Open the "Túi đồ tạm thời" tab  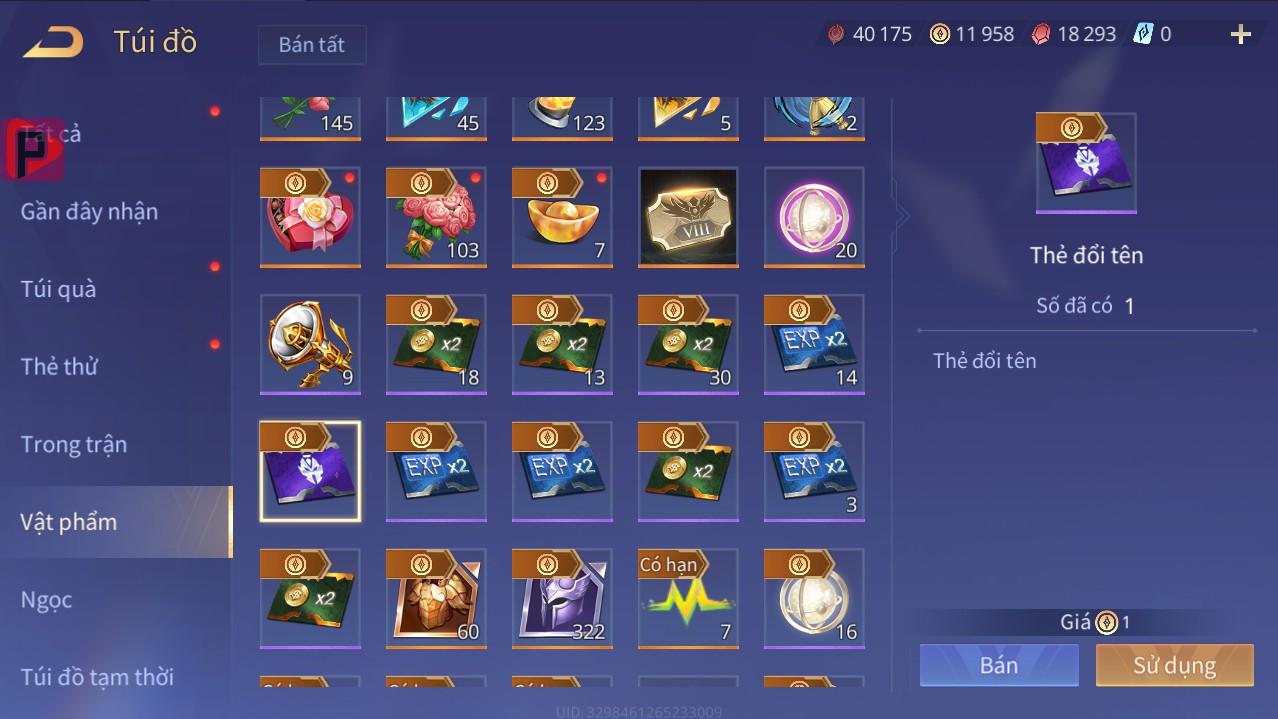pos(97,677)
